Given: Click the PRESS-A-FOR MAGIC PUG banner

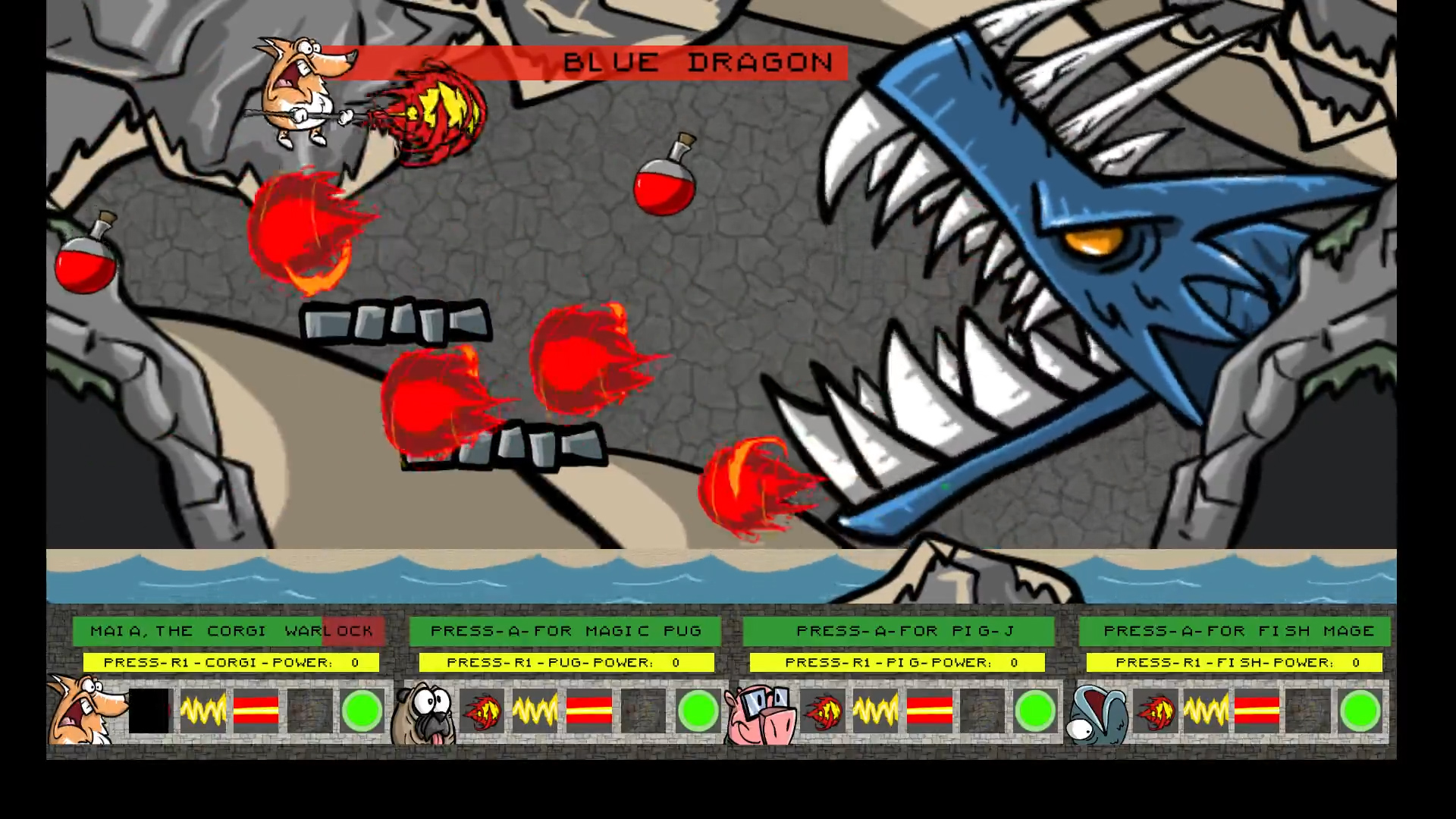Looking at the screenshot, I should point(565,630).
